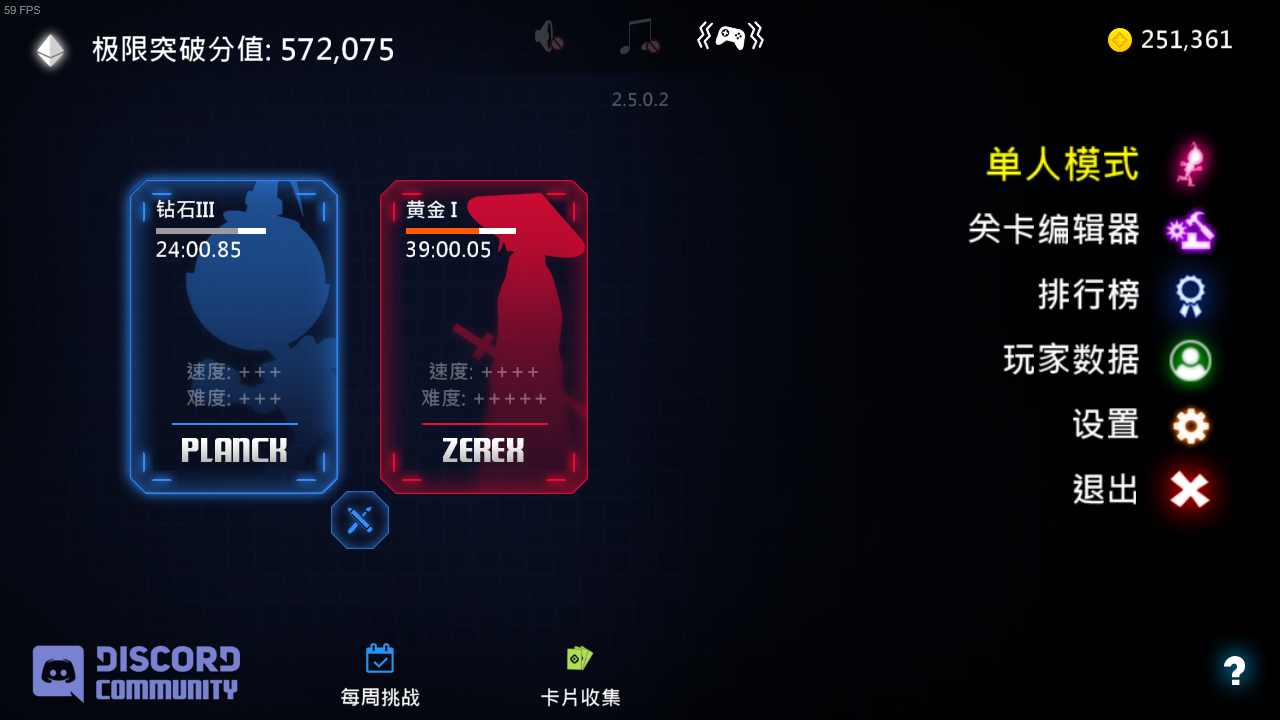This screenshot has width=1280, height=720.
Task: Open 设置 settings gear icon
Action: tap(1189, 425)
